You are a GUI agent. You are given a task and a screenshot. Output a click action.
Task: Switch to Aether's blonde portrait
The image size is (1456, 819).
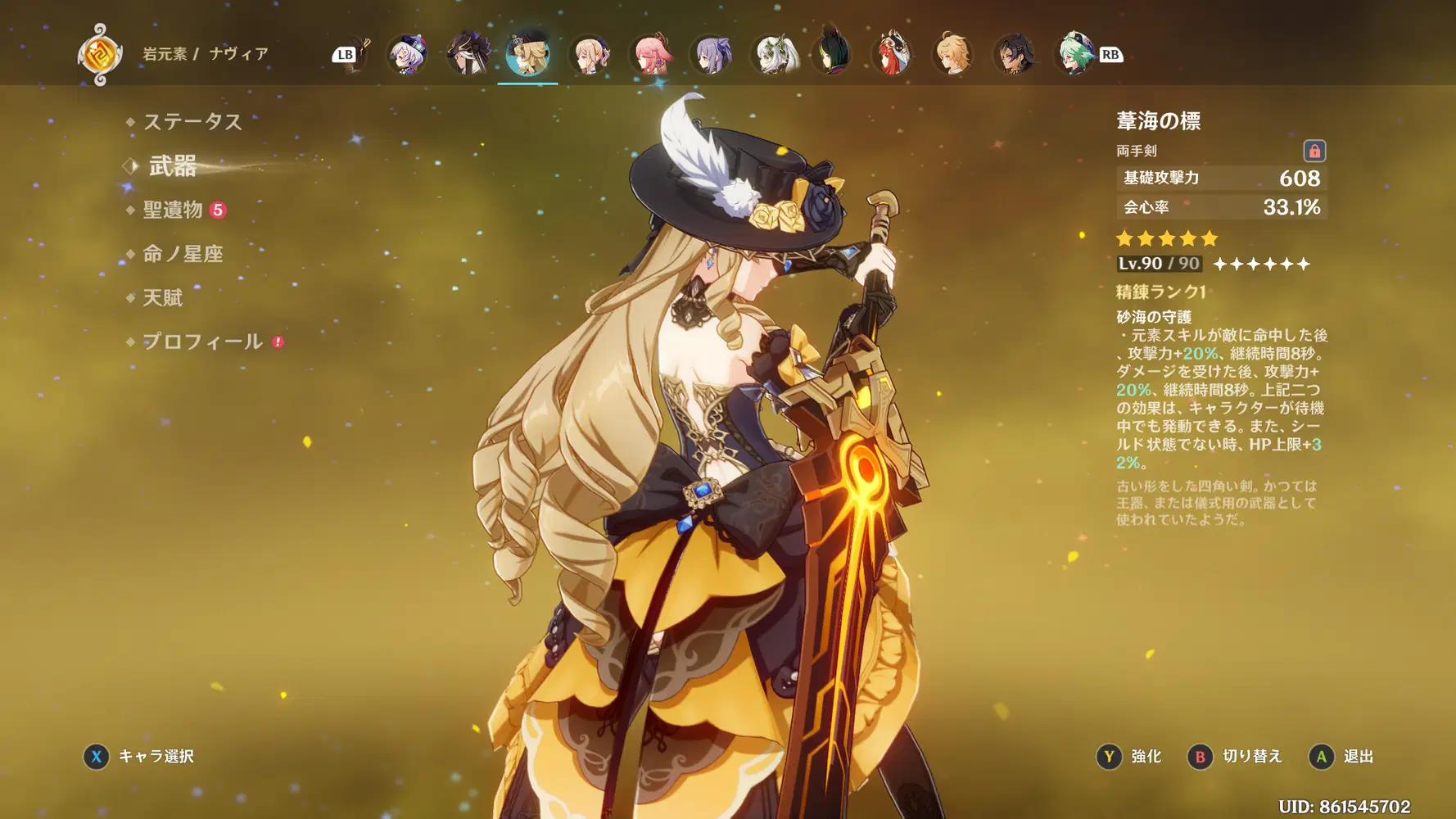952,55
